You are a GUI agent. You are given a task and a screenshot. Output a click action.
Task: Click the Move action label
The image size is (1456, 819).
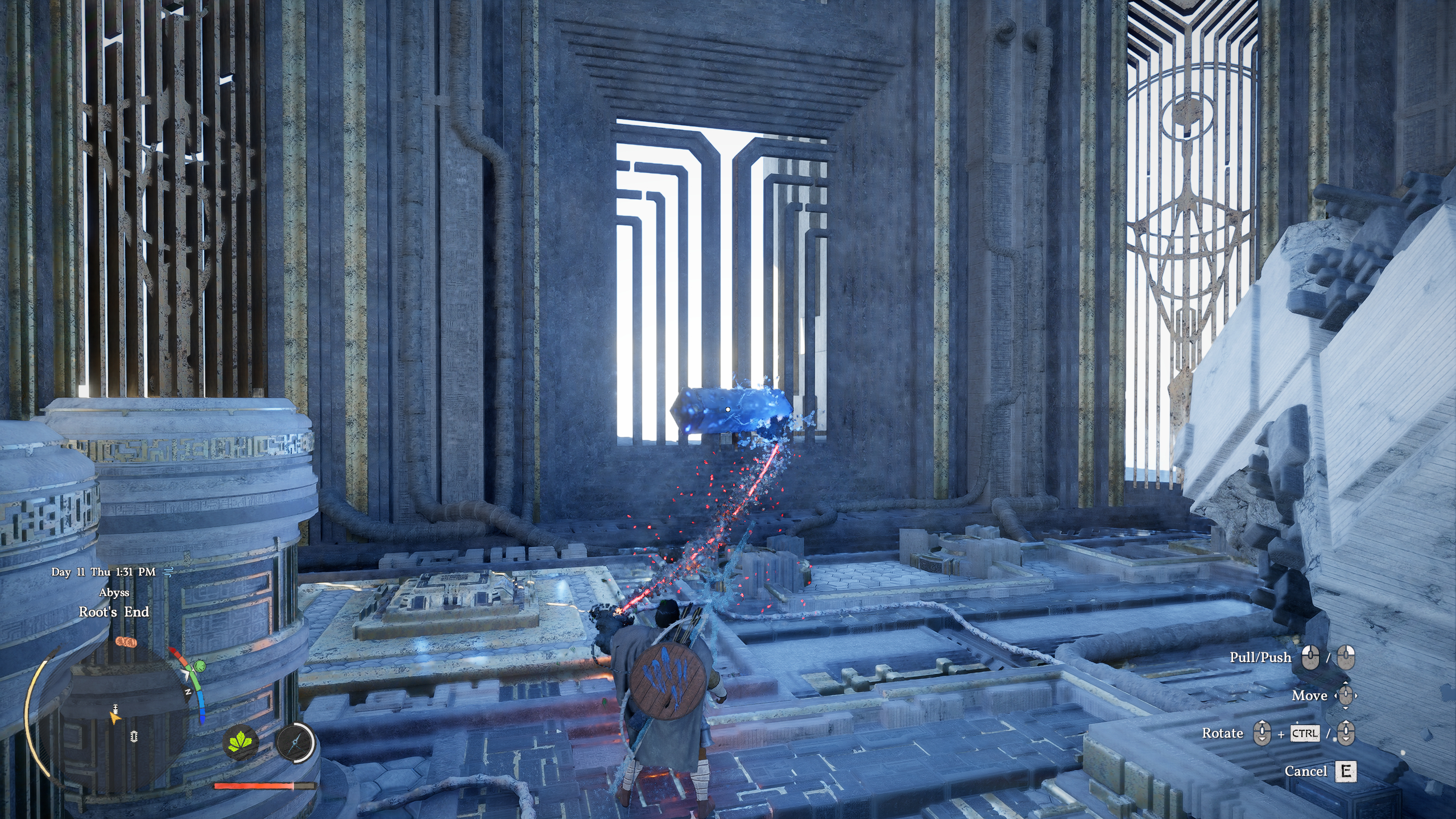(1309, 696)
